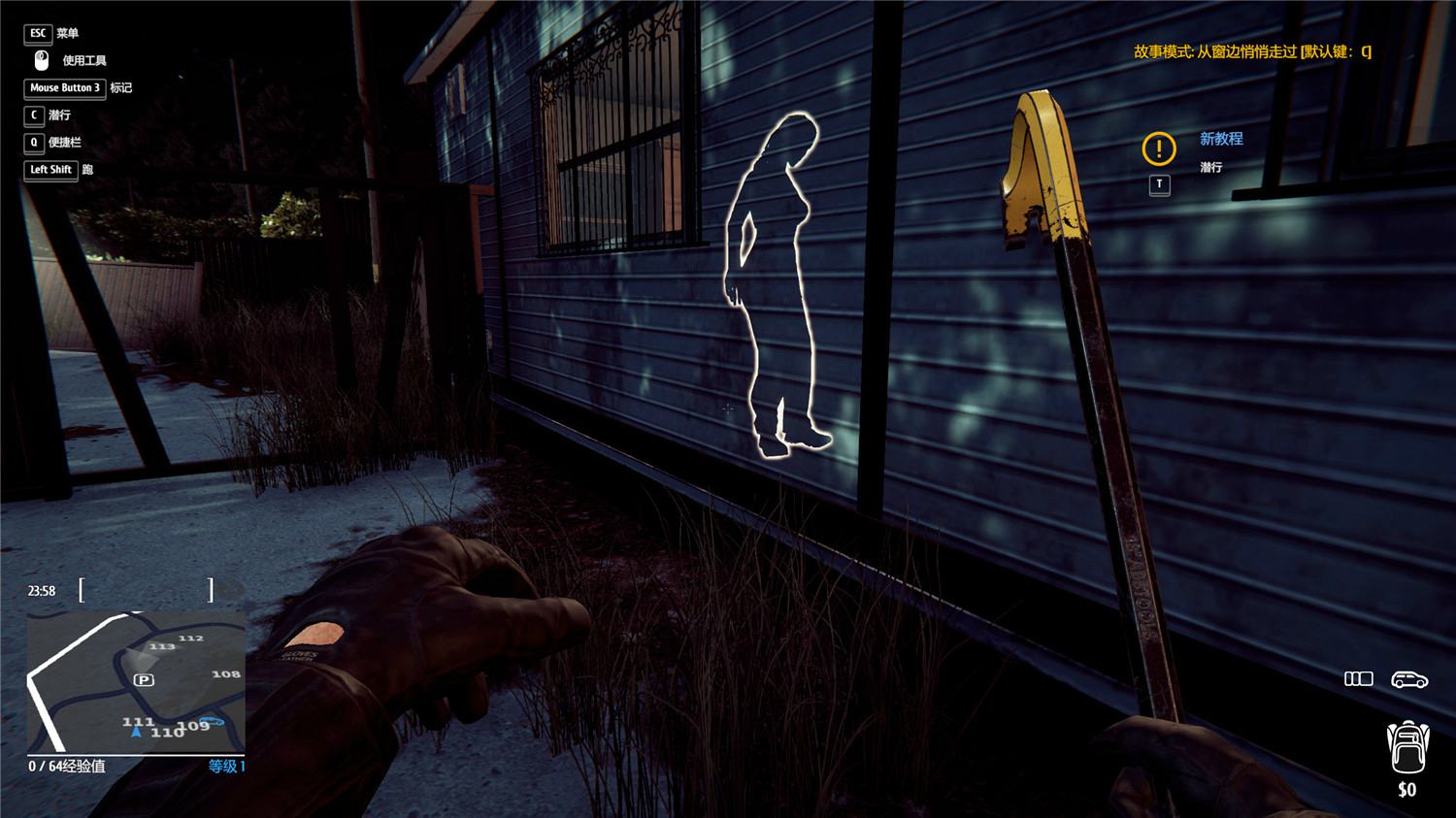Open the new tutorial exclamation icon
Image resolution: width=1456 pixels, height=818 pixels.
[1159, 148]
